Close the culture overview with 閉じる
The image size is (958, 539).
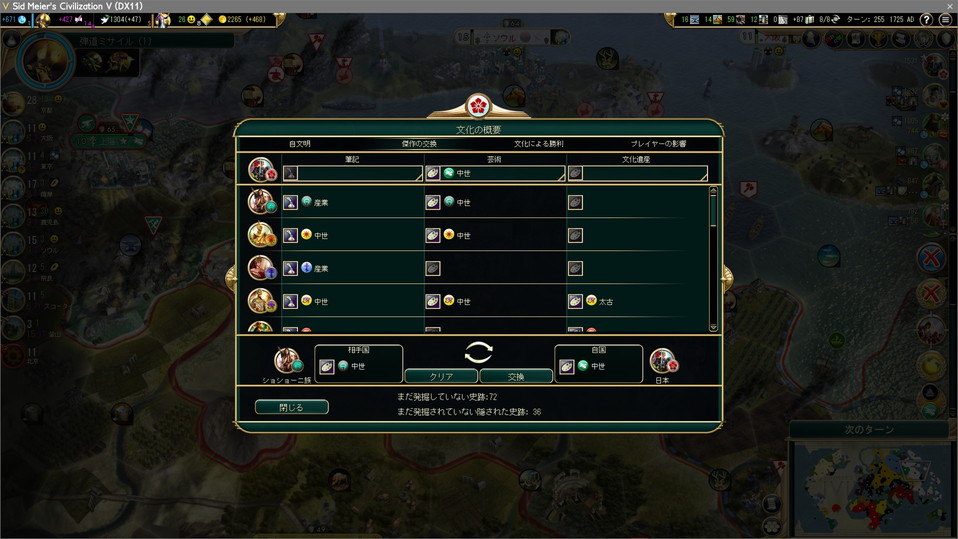[291, 407]
